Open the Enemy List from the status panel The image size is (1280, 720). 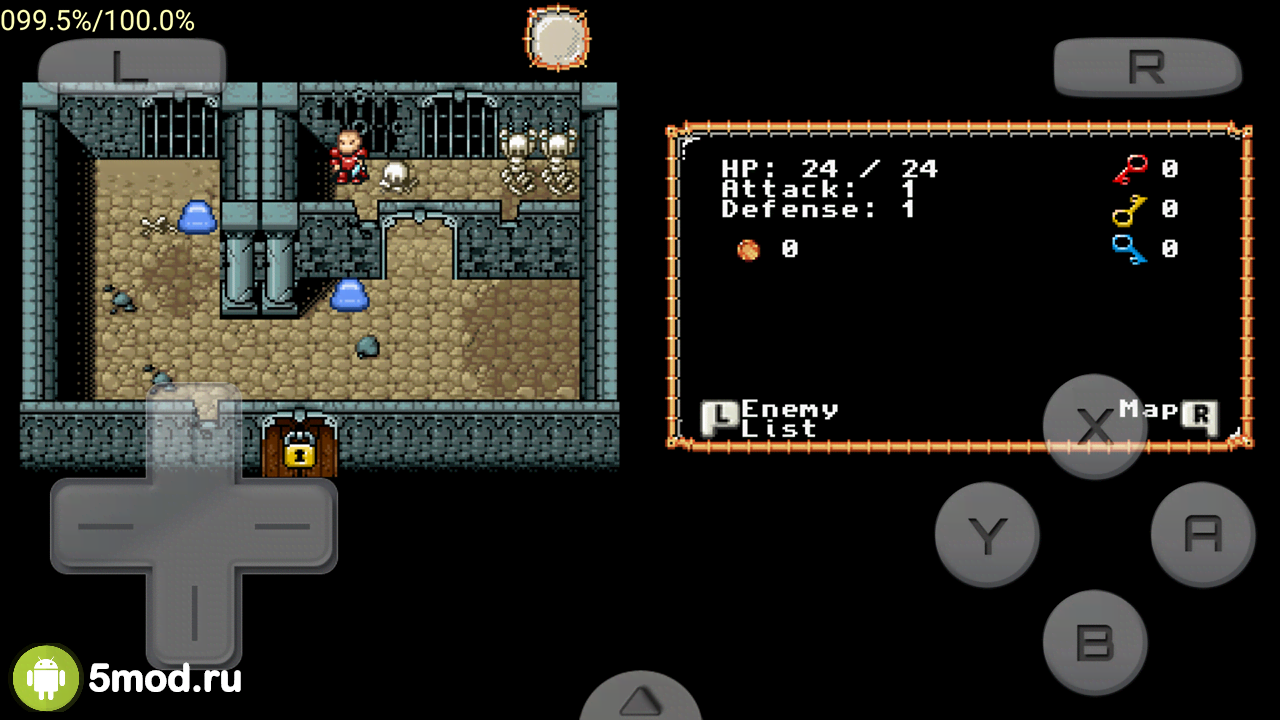tap(770, 418)
